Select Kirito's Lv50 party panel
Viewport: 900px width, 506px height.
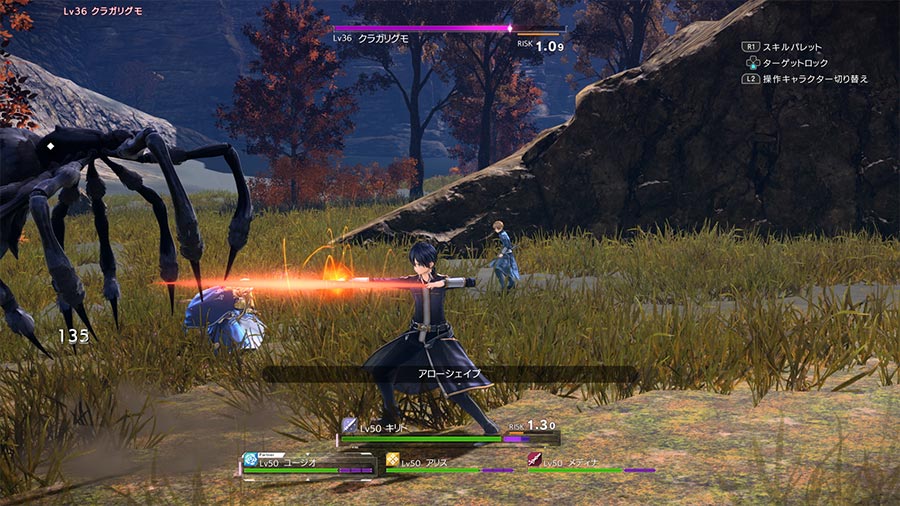(447, 431)
